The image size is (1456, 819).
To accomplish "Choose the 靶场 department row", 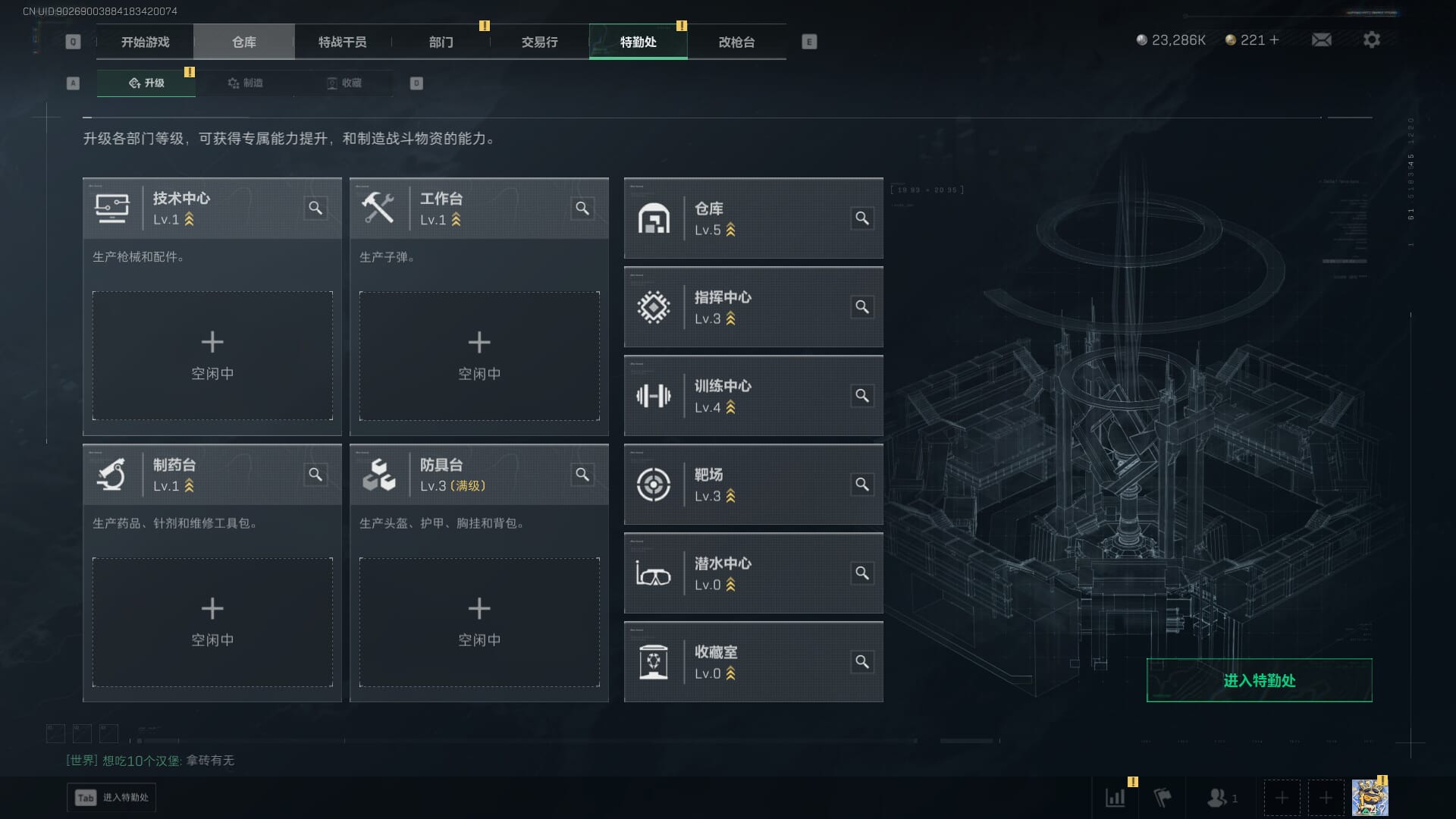I will (753, 485).
